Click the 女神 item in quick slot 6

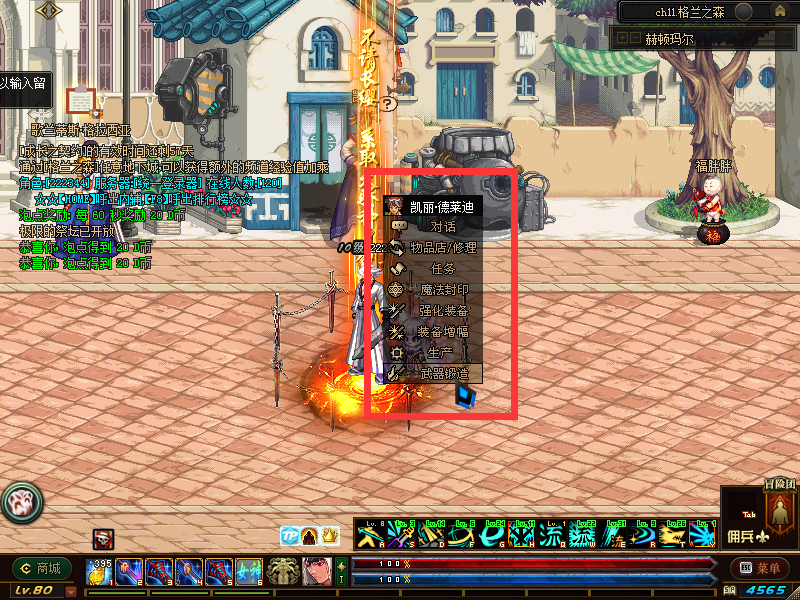pos(249,571)
